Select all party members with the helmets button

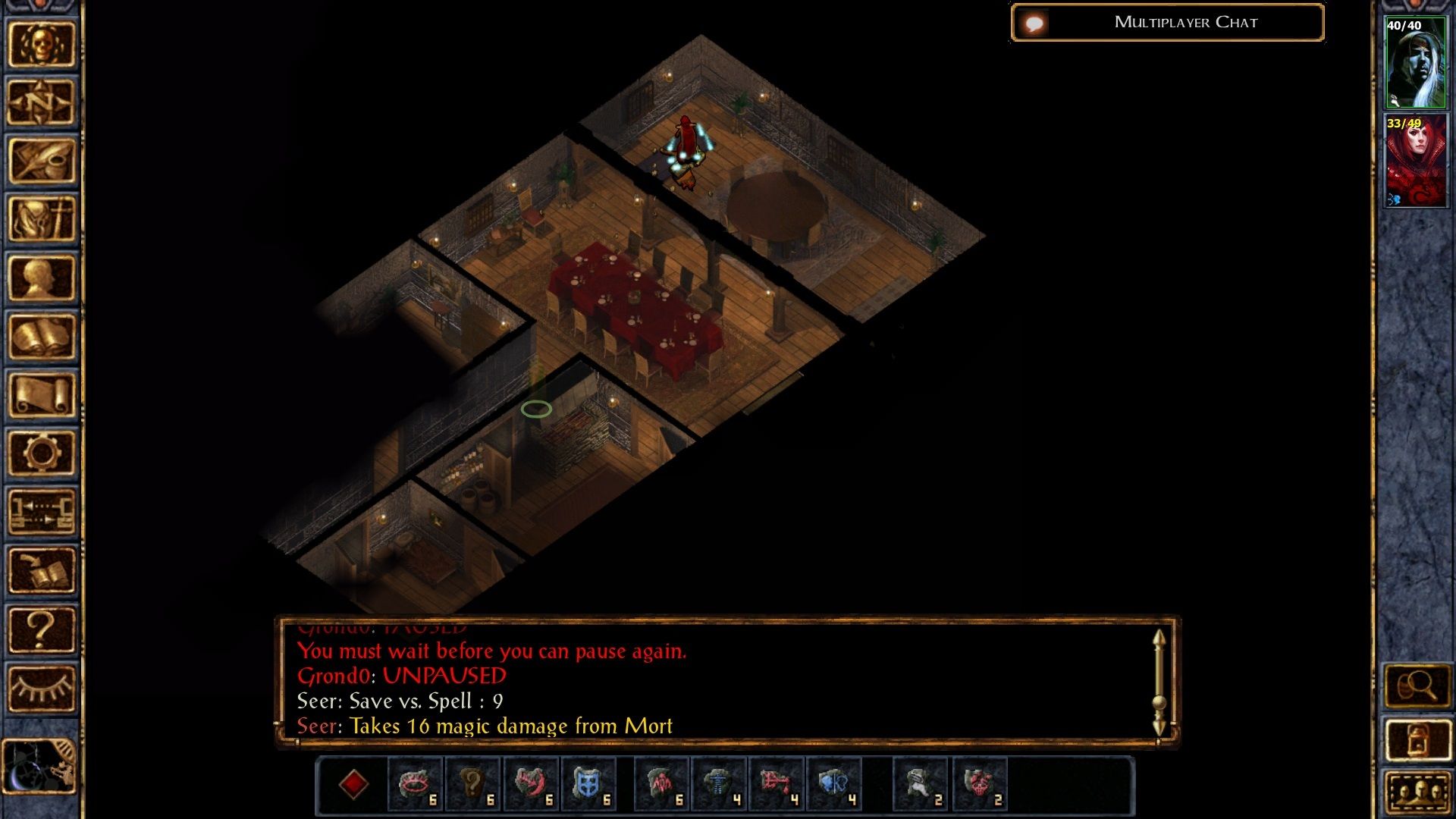(x=1416, y=792)
